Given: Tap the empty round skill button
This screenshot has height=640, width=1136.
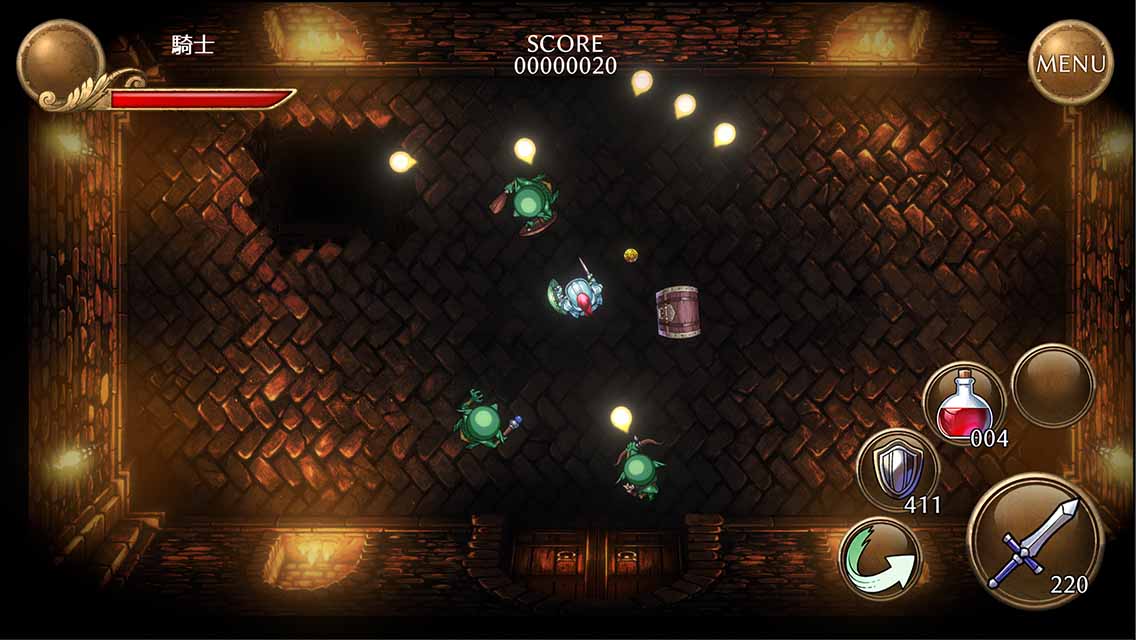Looking at the screenshot, I should point(1052,385).
